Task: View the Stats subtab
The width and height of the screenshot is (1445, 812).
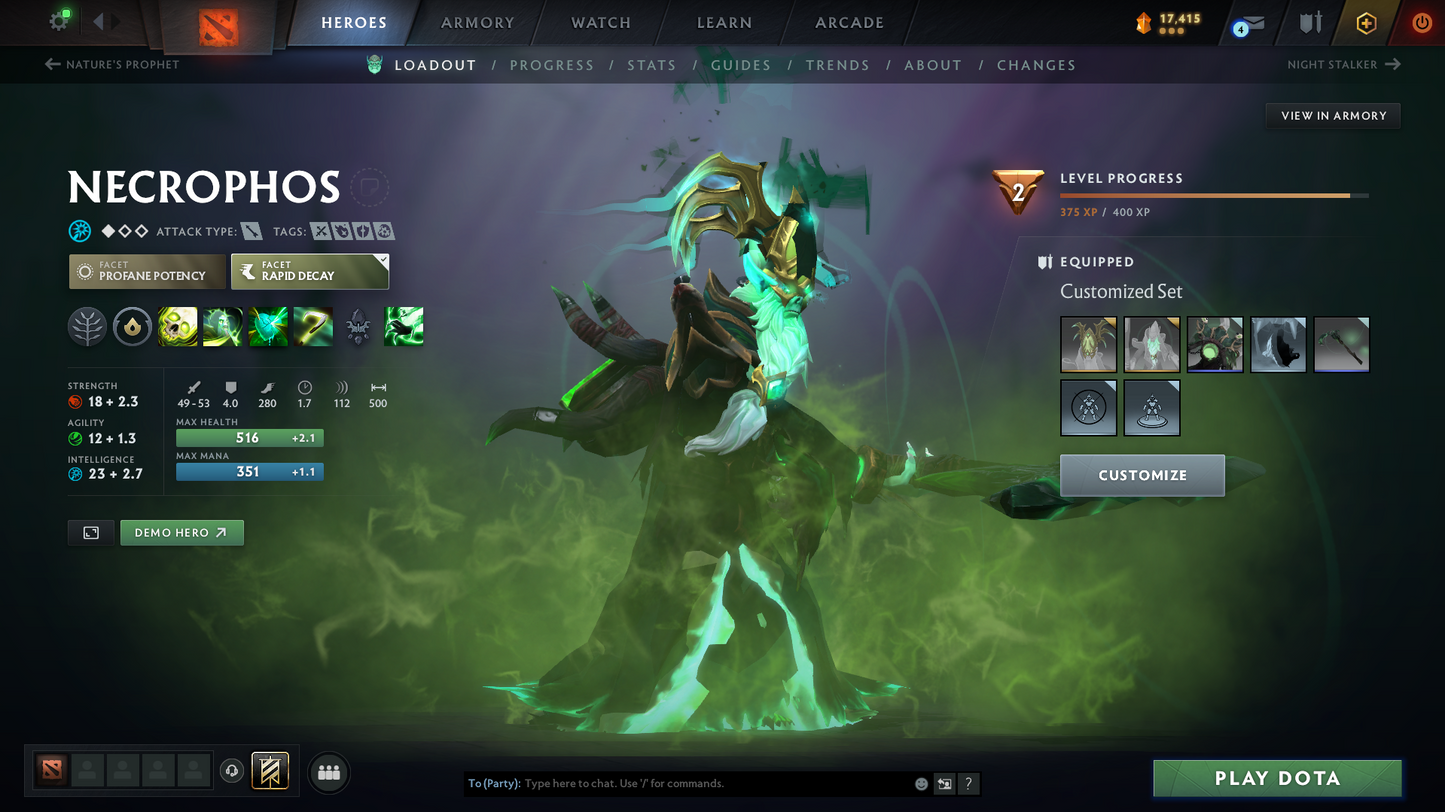Action: click(651, 65)
